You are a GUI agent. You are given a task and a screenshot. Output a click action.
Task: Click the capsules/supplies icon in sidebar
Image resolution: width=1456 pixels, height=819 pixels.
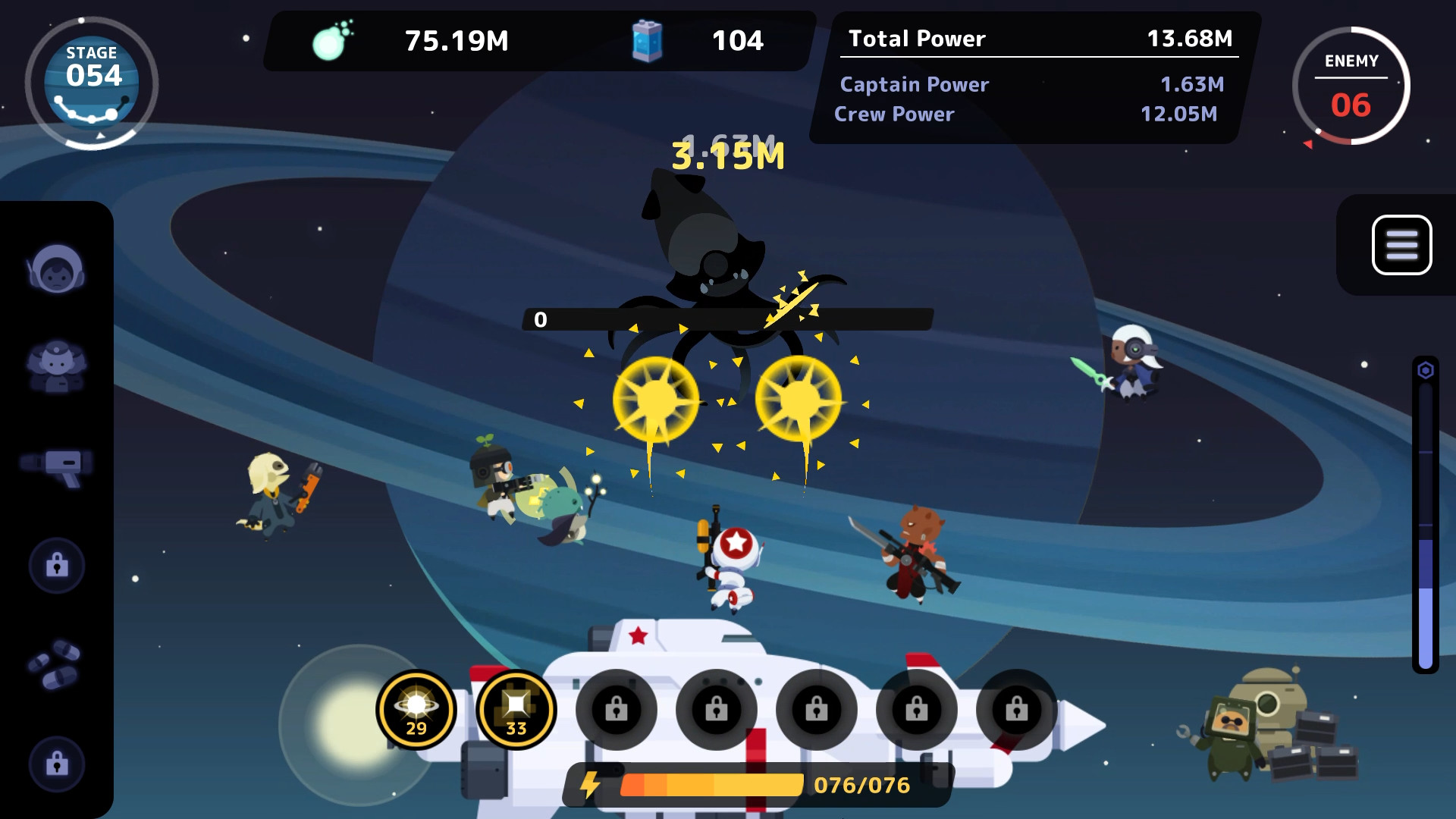58,662
